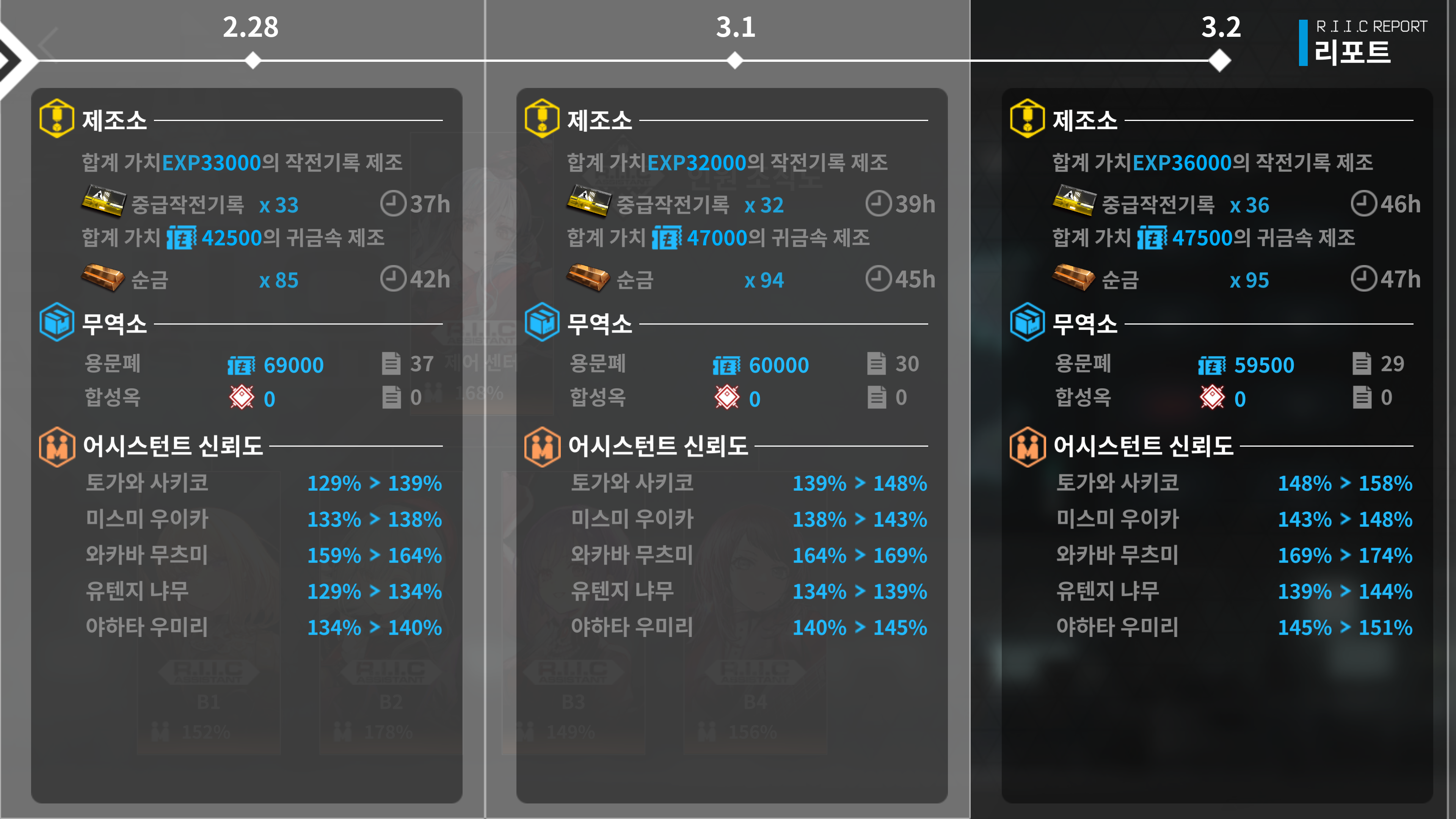This screenshot has height=819, width=1456.
Task: Select the EXP36000 highlighted value
Action: (1183, 163)
